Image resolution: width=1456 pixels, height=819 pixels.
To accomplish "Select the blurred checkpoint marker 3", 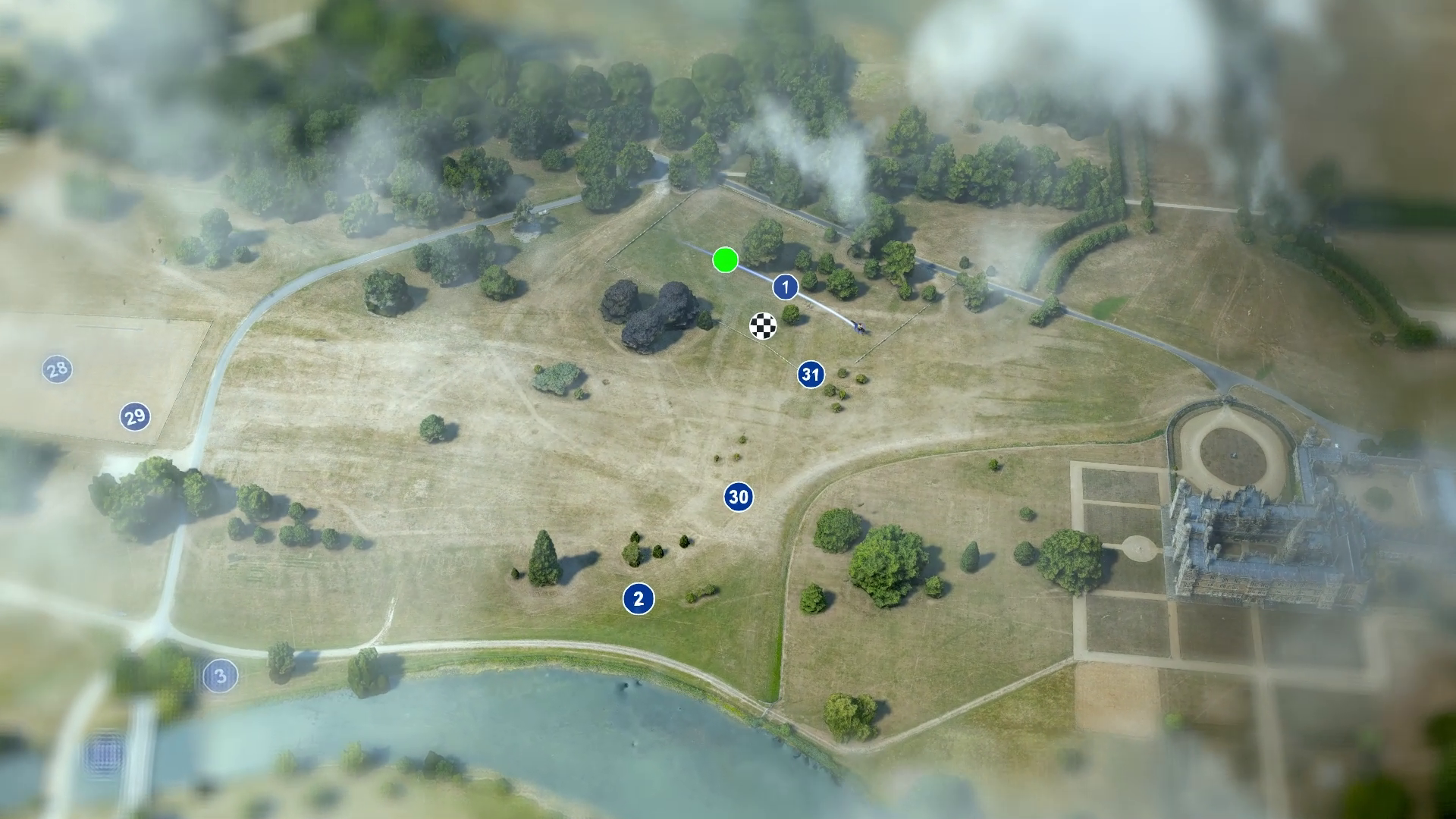I will tap(221, 676).
